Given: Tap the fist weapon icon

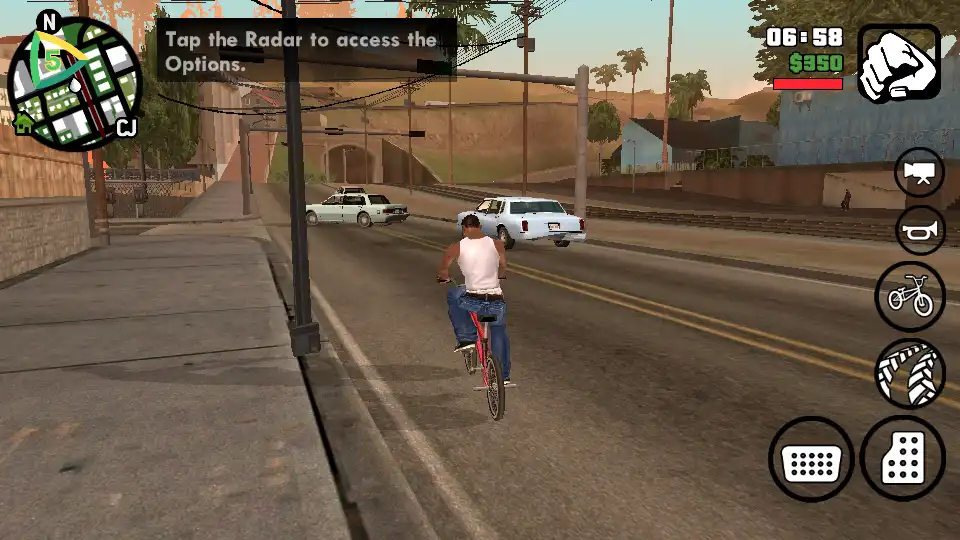Looking at the screenshot, I should (x=899, y=62).
